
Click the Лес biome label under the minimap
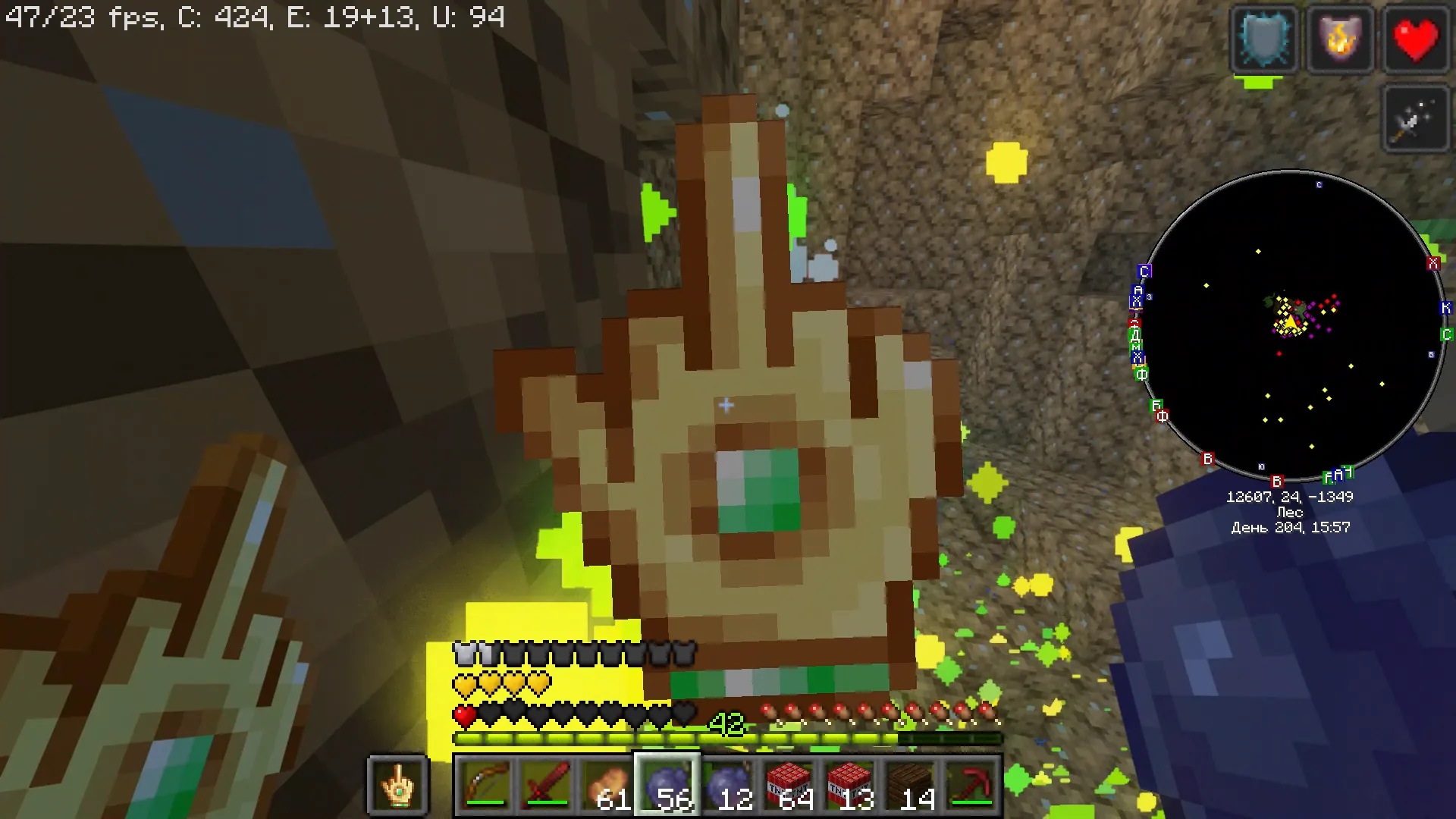click(x=1289, y=512)
